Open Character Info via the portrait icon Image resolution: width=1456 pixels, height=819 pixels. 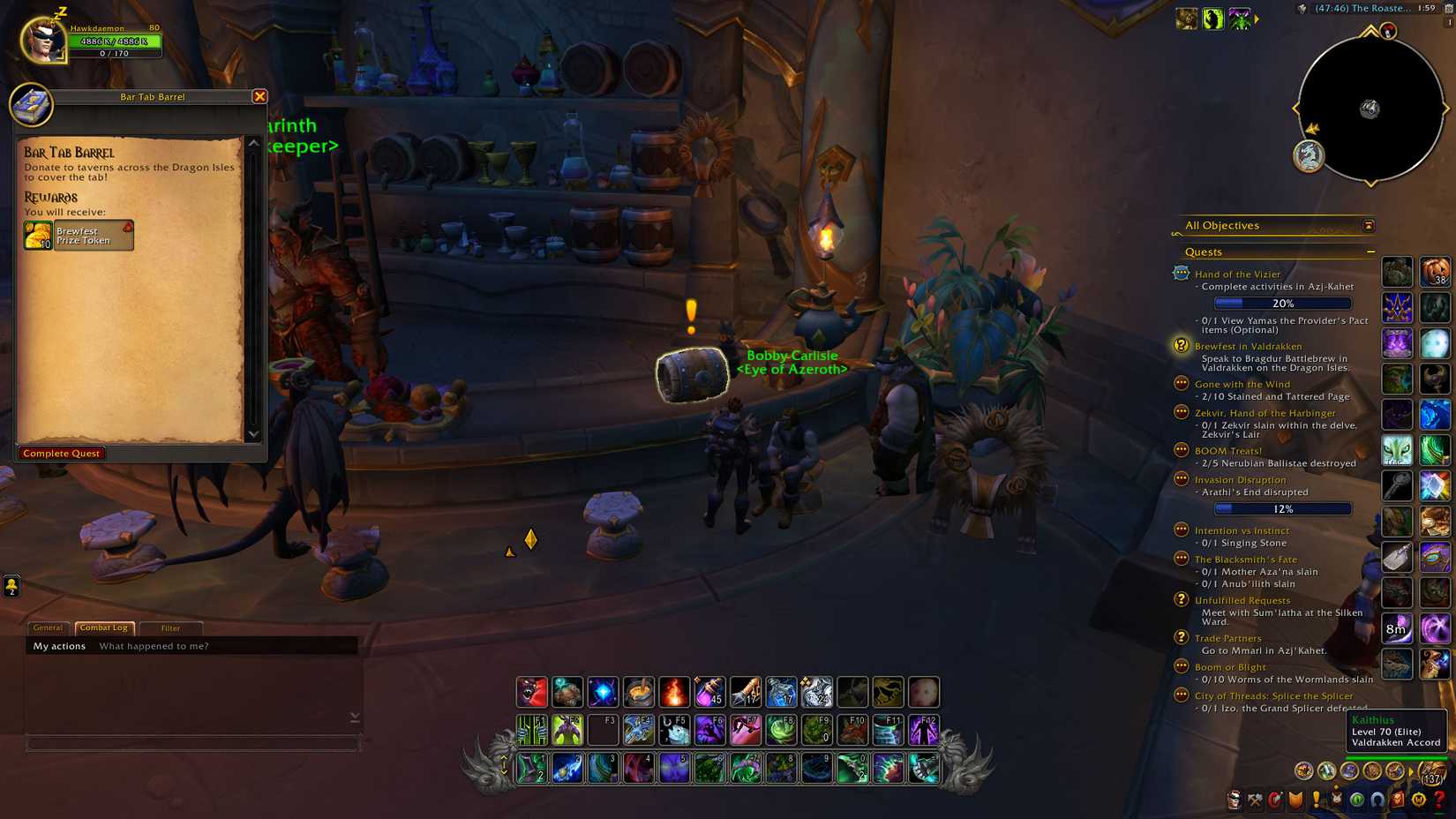pyautogui.click(x=1234, y=801)
